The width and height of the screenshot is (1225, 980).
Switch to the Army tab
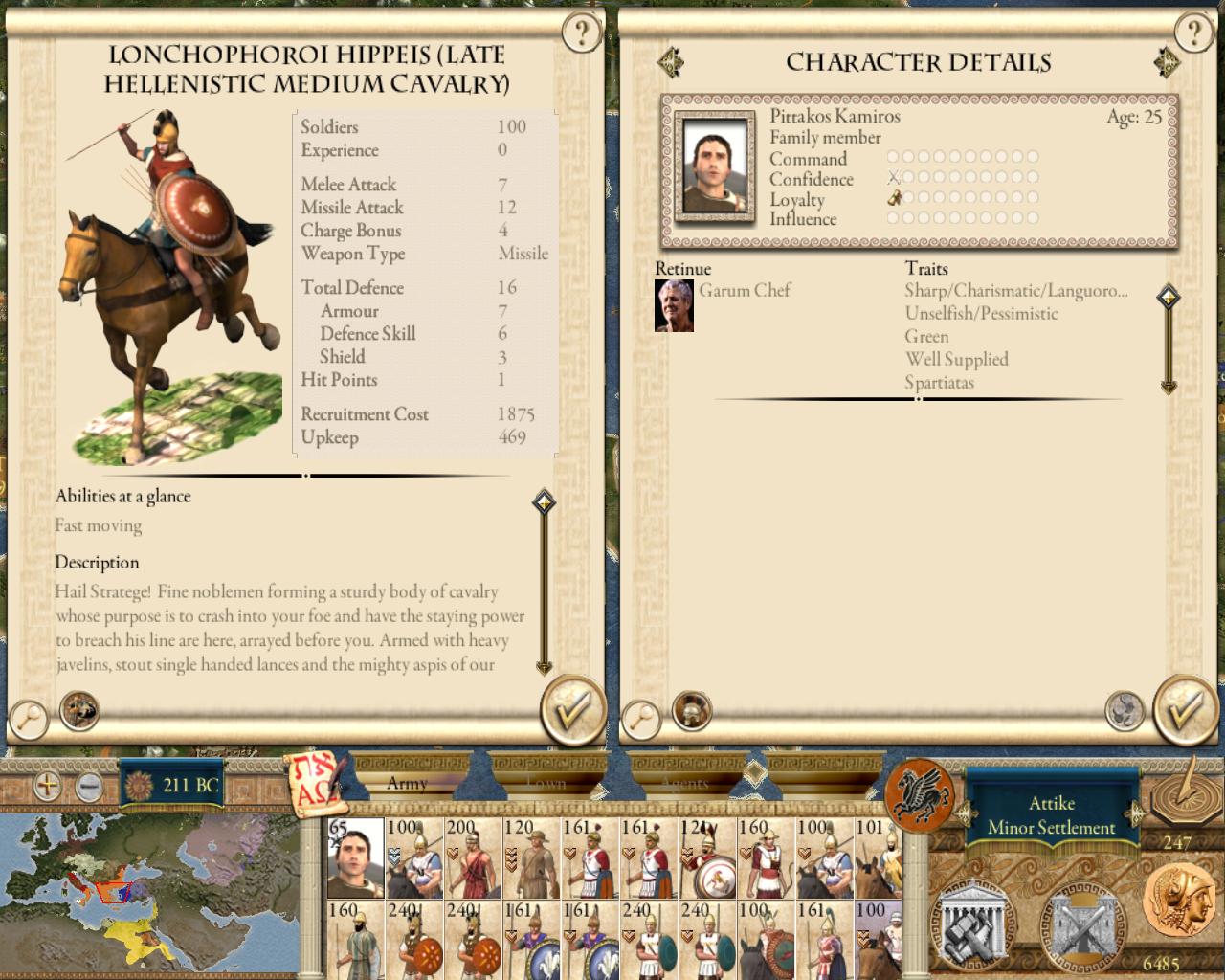coord(407,783)
